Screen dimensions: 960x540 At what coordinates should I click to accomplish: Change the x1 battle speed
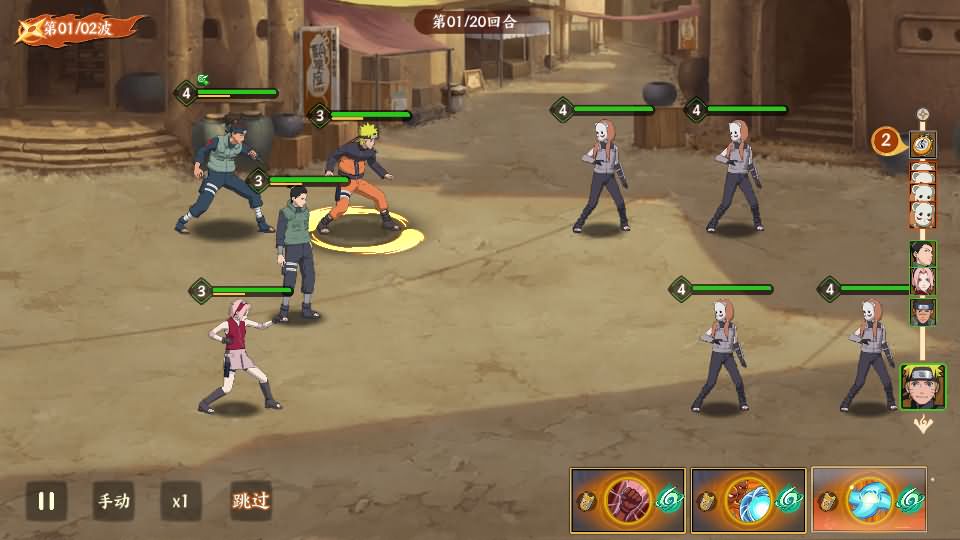pyautogui.click(x=180, y=501)
